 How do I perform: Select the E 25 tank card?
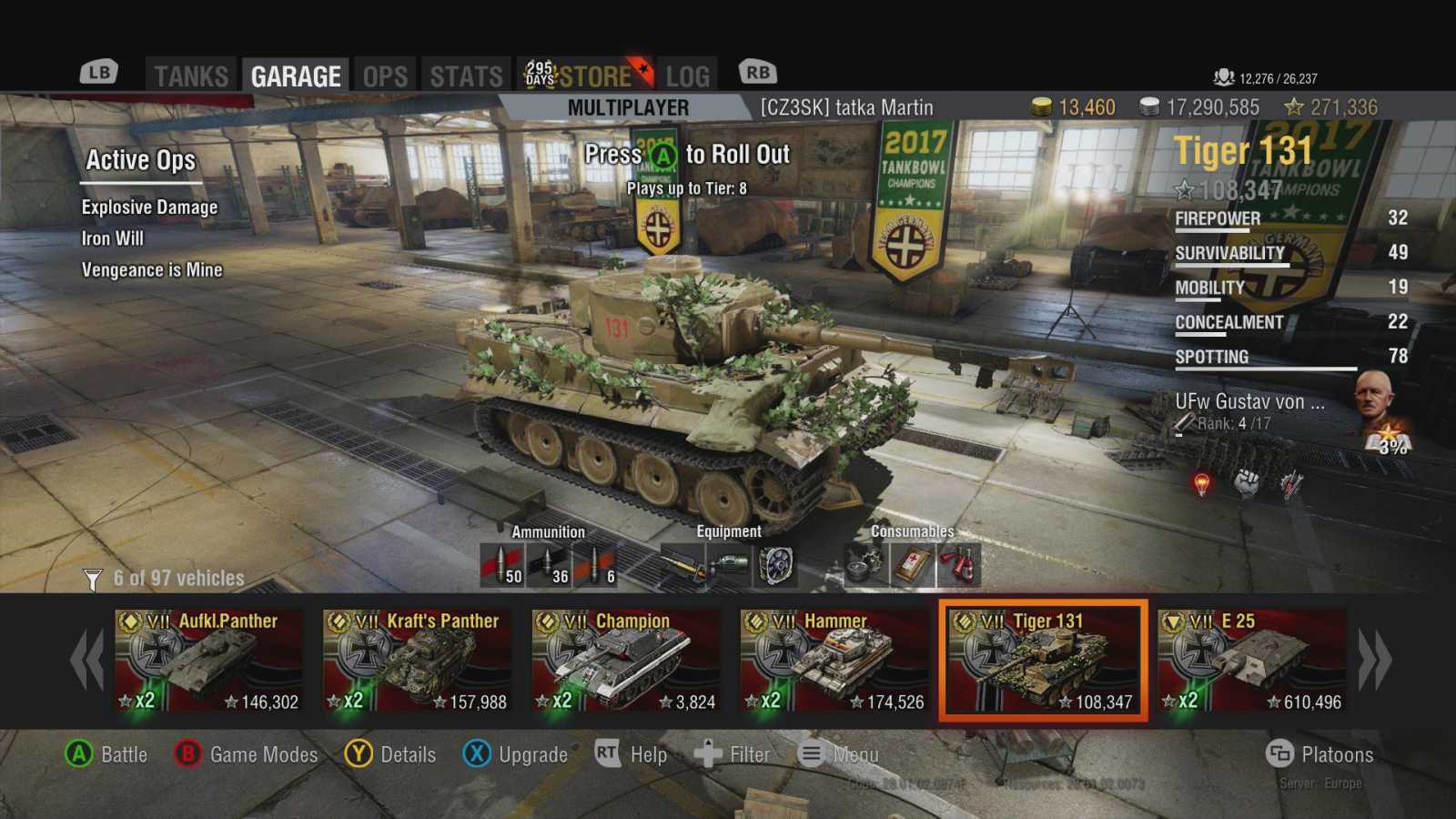tap(1252, 662)
